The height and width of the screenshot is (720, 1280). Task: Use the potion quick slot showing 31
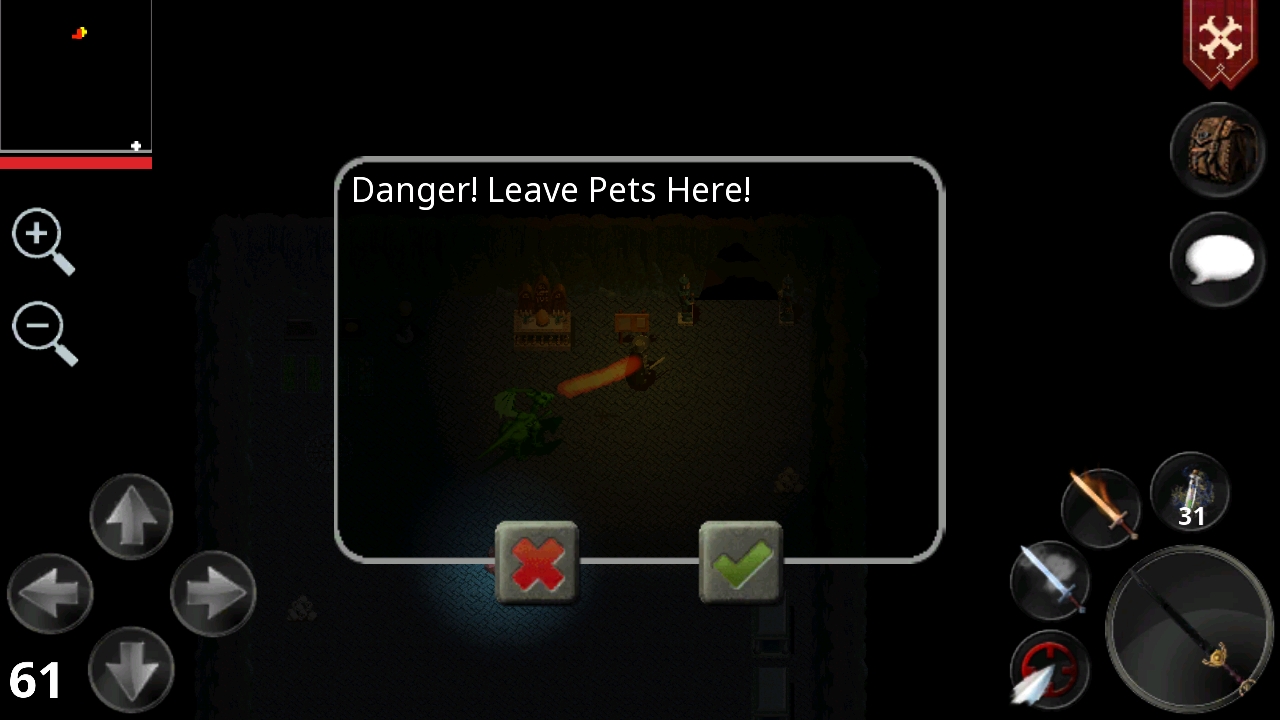tap(1189, 493)
